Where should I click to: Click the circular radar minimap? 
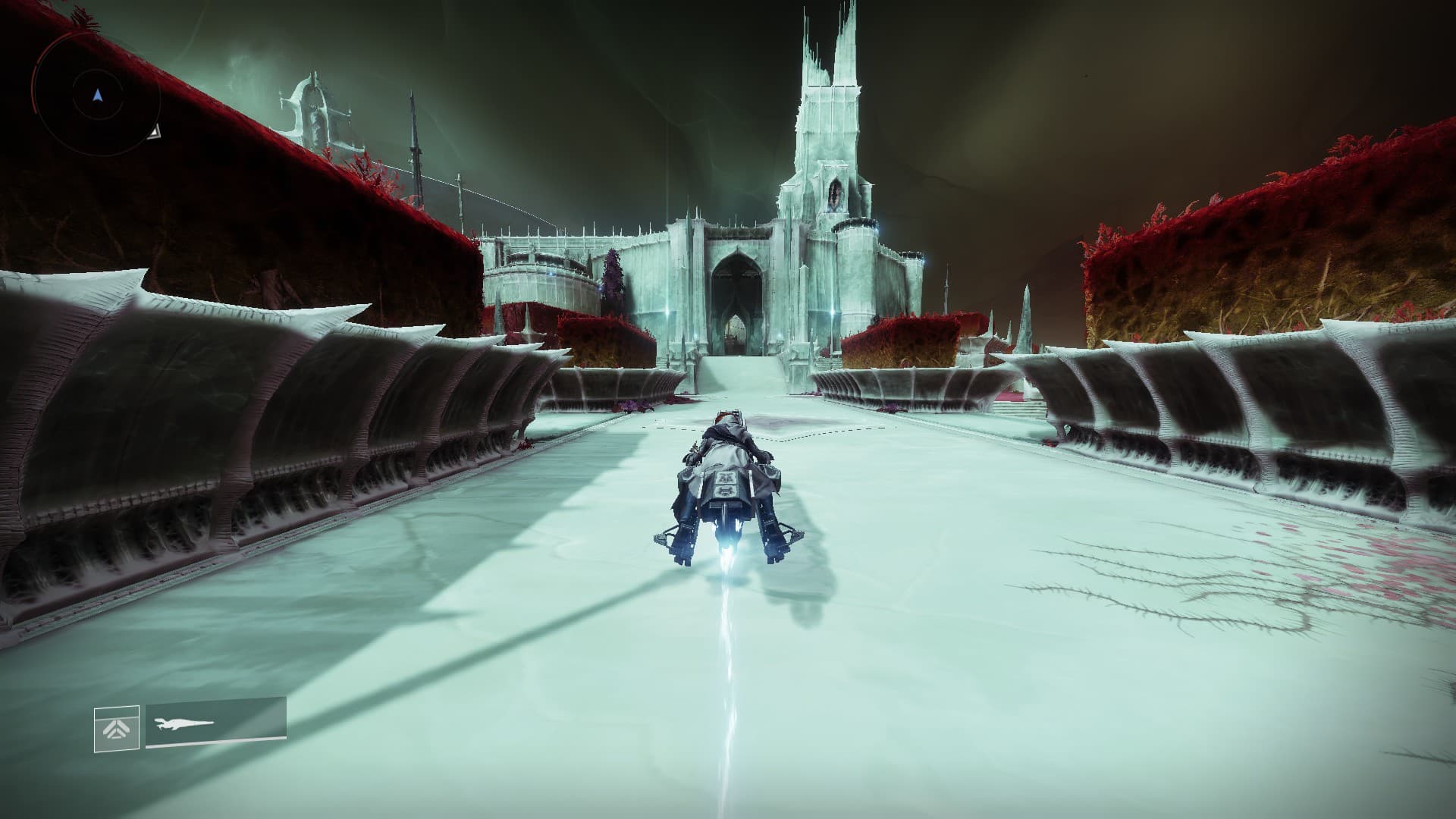[96, 96]
